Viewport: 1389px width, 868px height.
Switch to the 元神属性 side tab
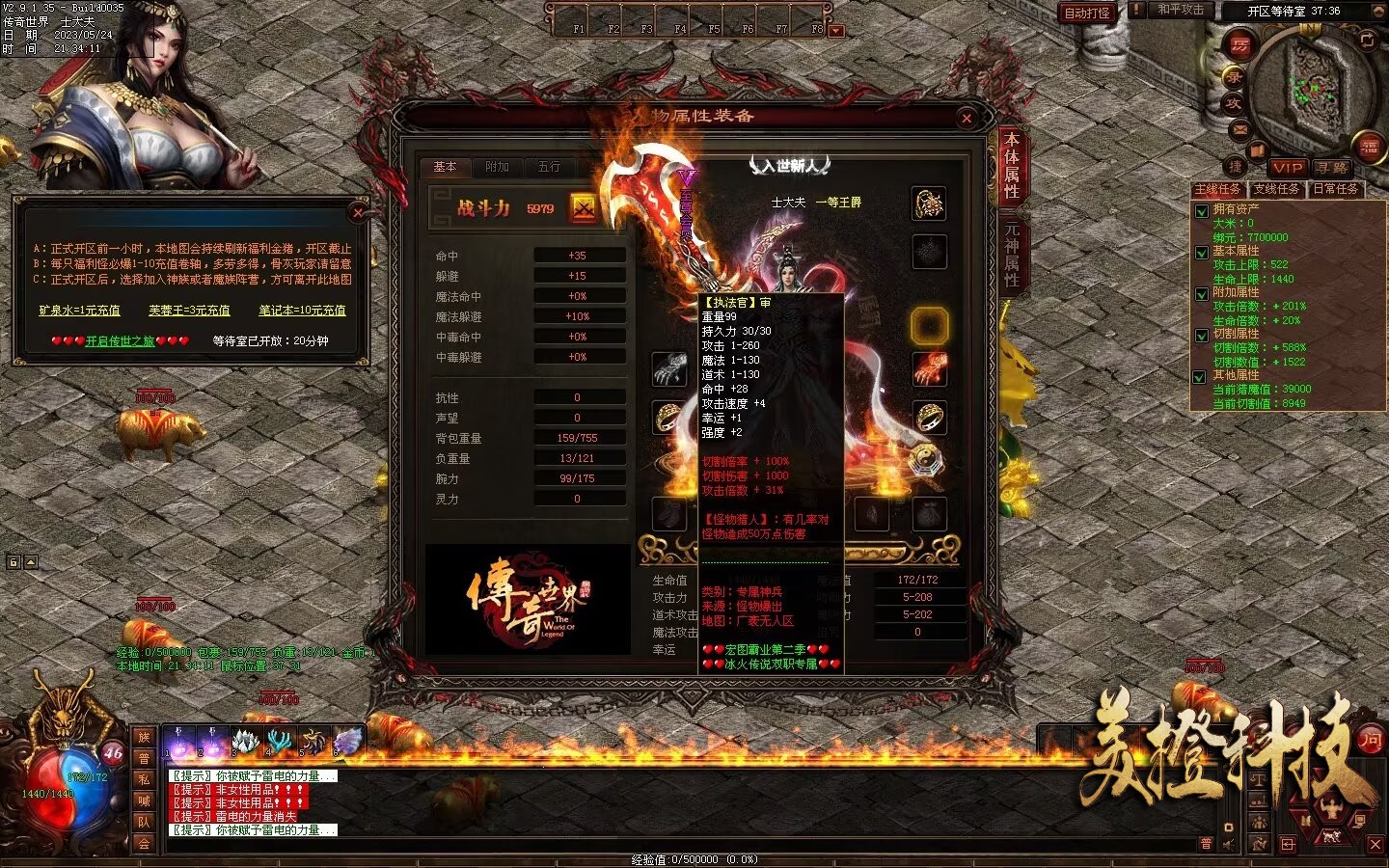point(1012,254)
